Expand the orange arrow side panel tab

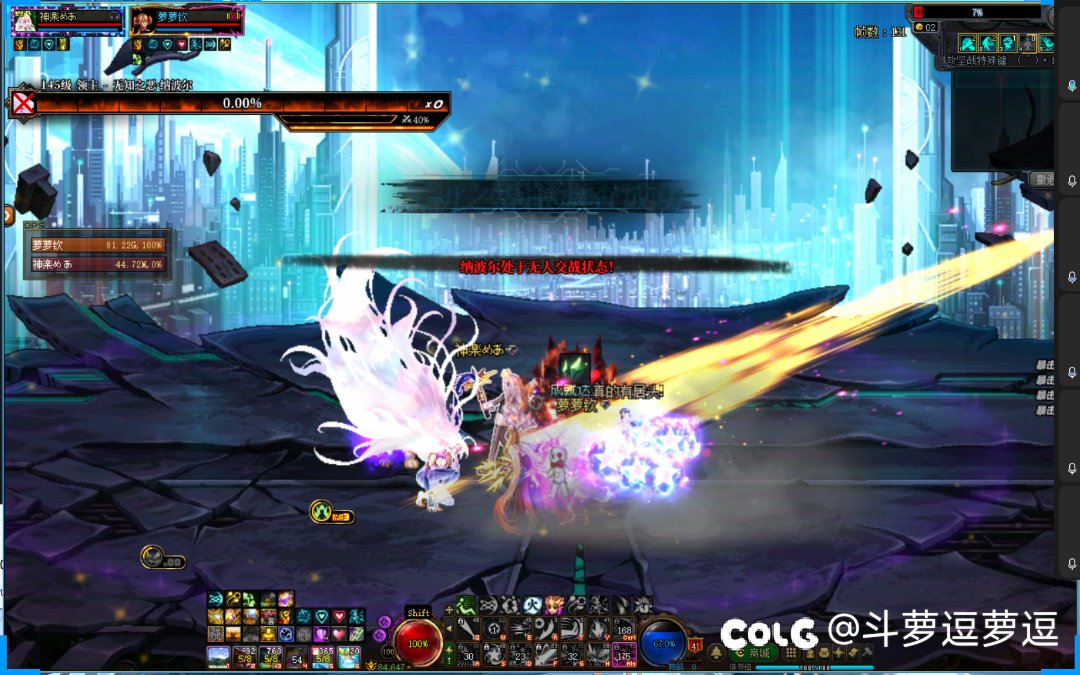[9, 214]
